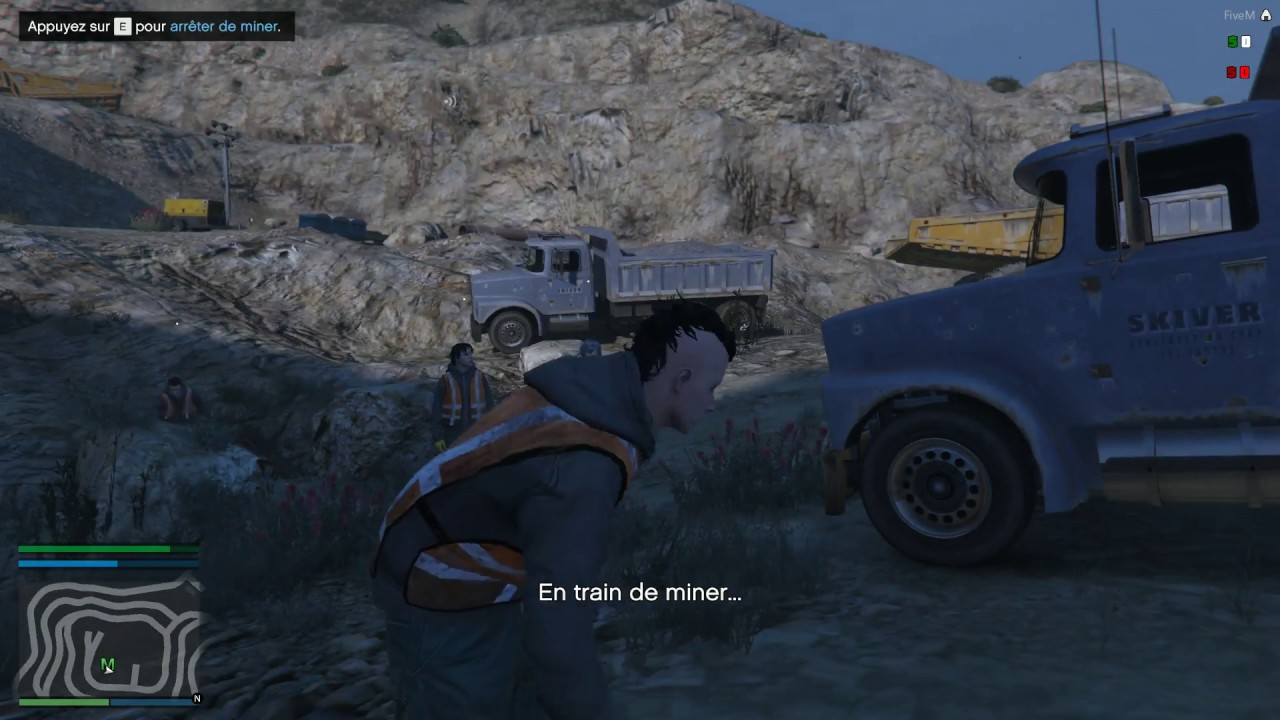The width and height of the screenshot is (1280, 720).
Task: Click the En train de miner subtitle
Action: pos(640,592)
